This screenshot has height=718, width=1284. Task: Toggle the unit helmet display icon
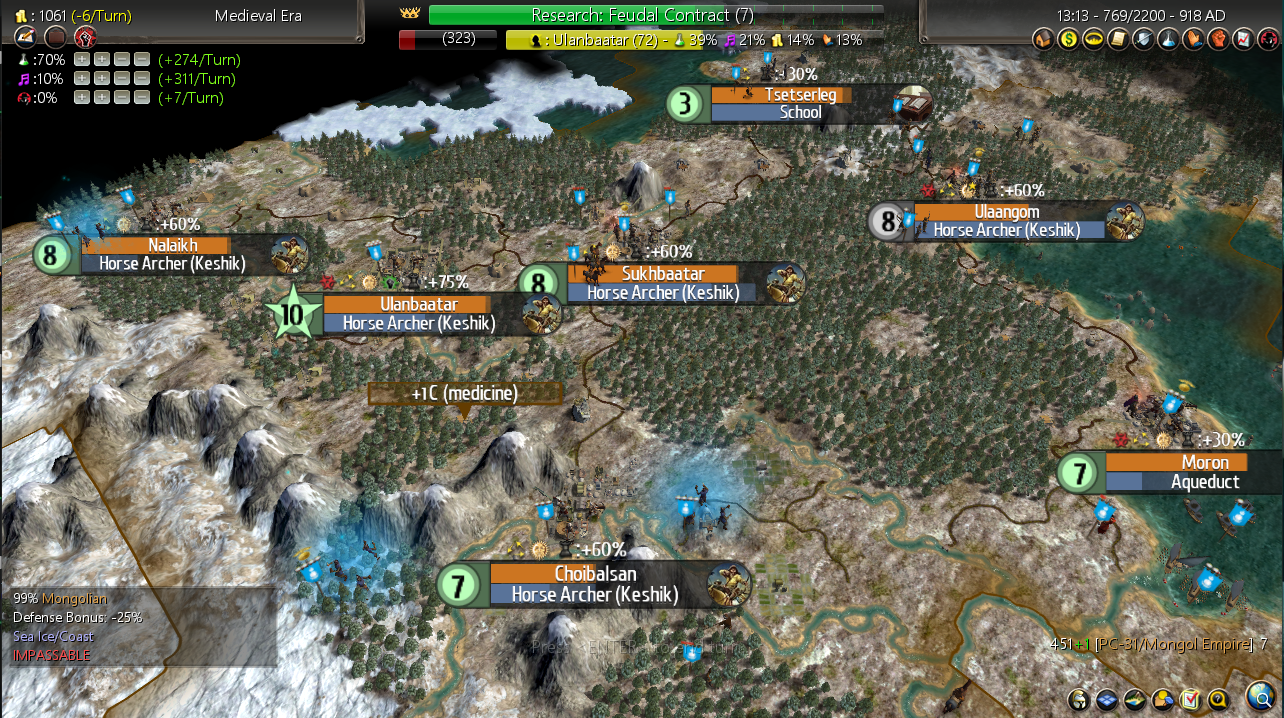(x=1079, y=699)
